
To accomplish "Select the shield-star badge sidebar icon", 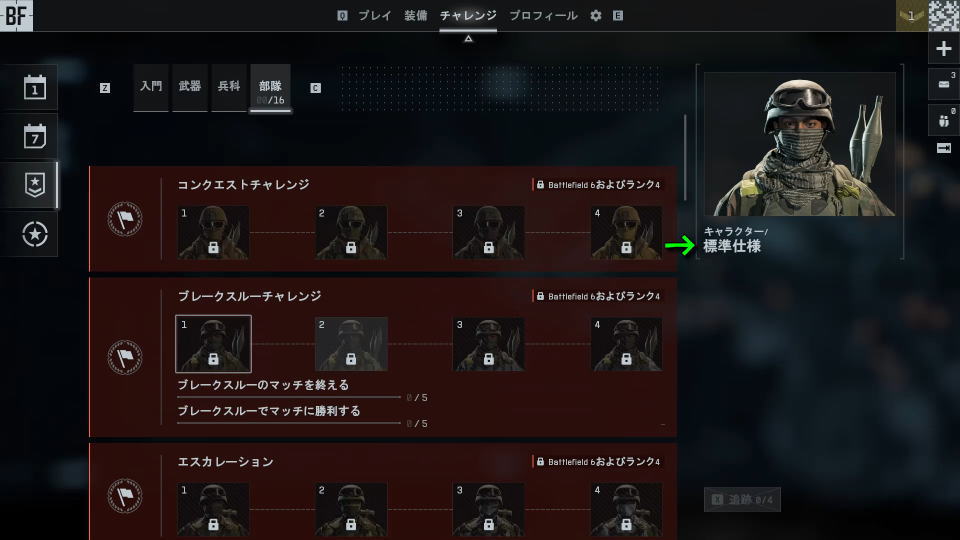I will (35, 185).
